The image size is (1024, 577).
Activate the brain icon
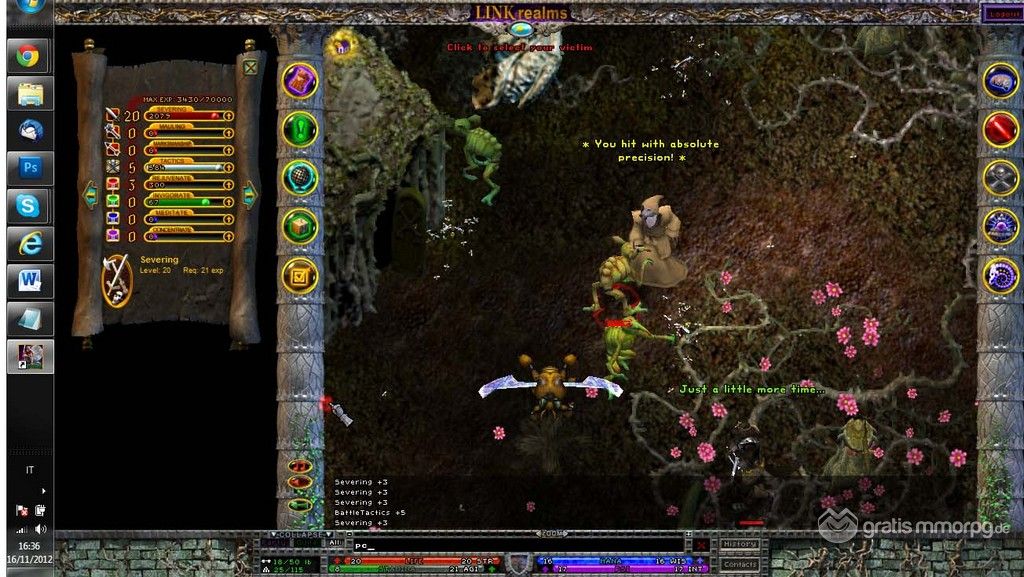pos(1000,80)
